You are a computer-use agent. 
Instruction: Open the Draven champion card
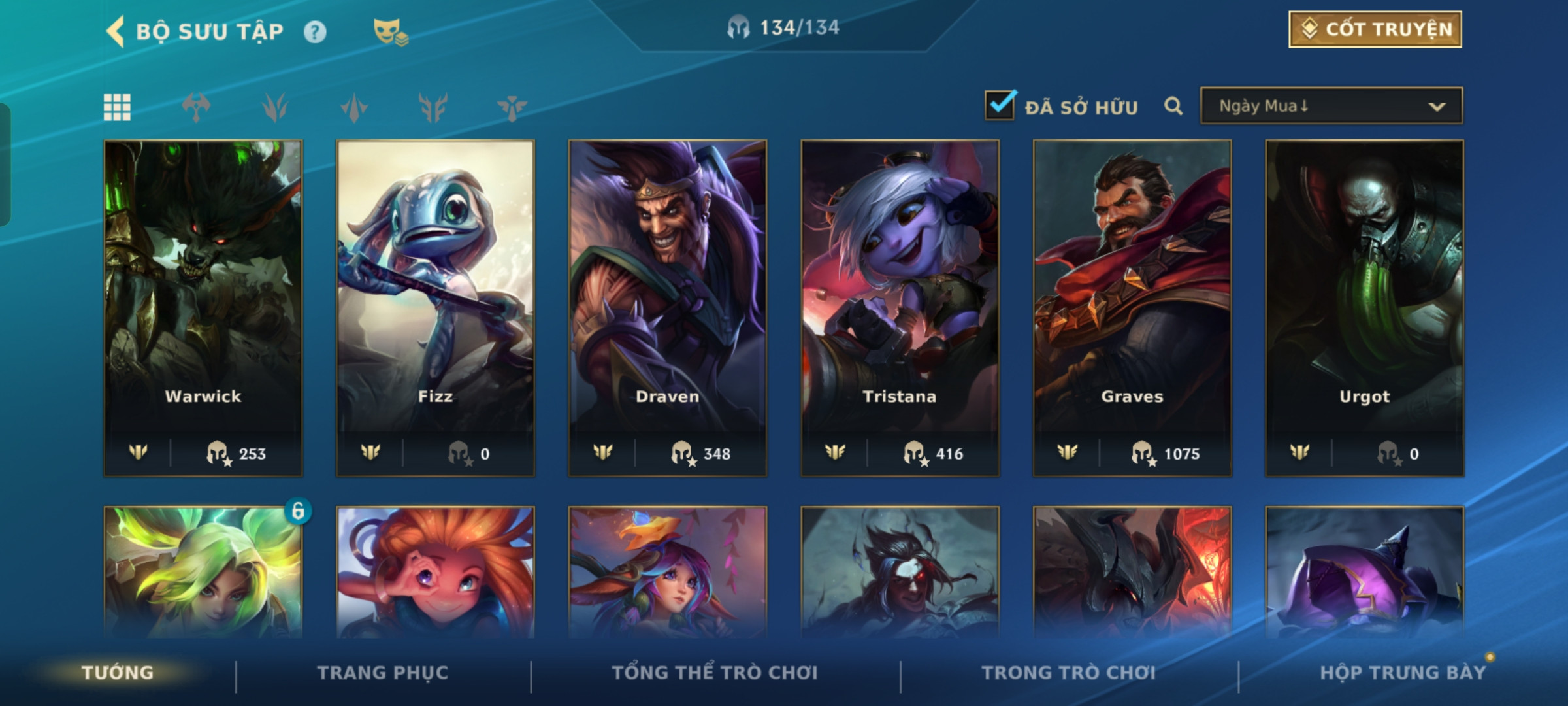(668, 307)
